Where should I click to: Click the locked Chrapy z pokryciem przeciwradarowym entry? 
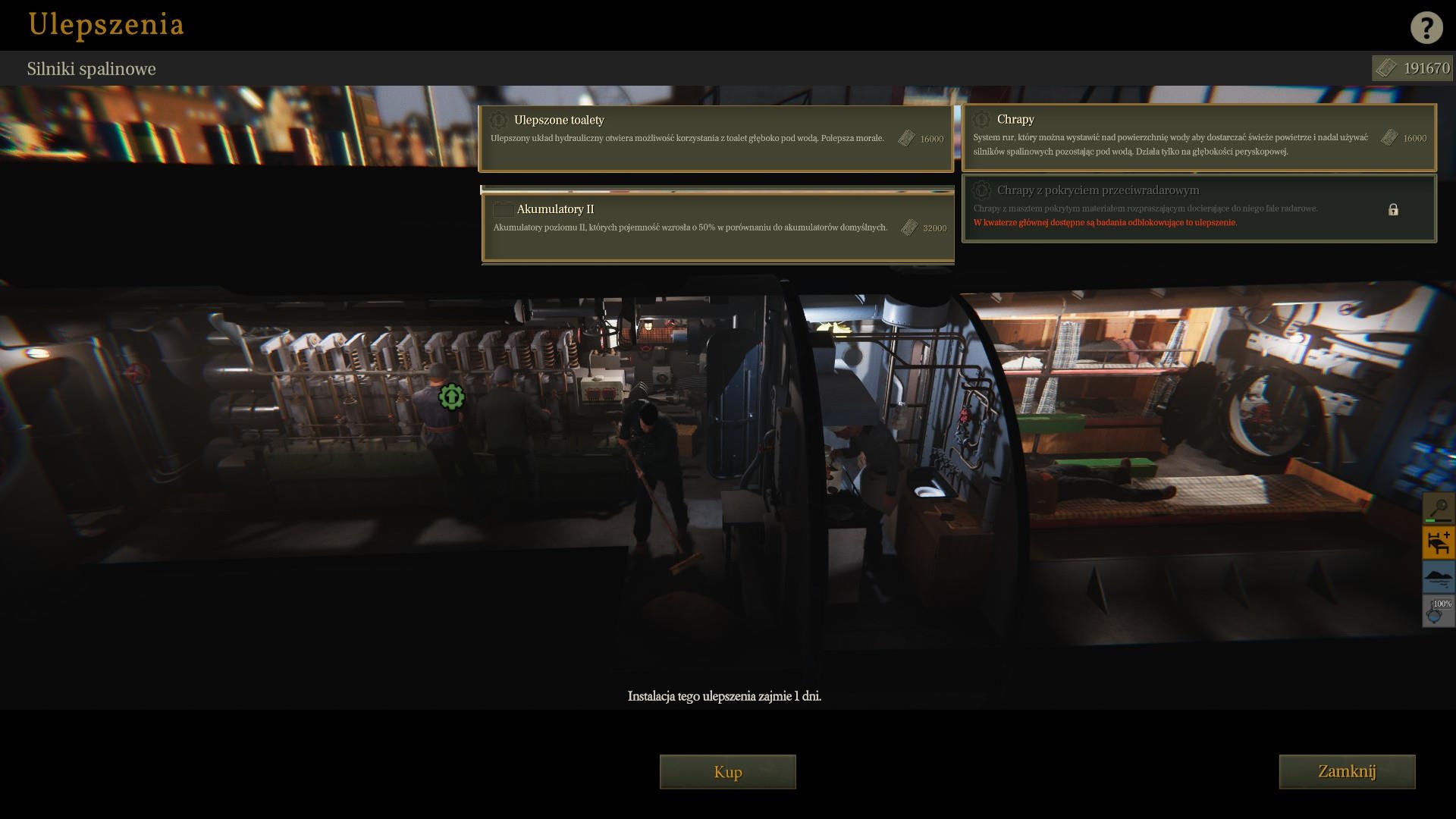click(x=1198, y=209)
